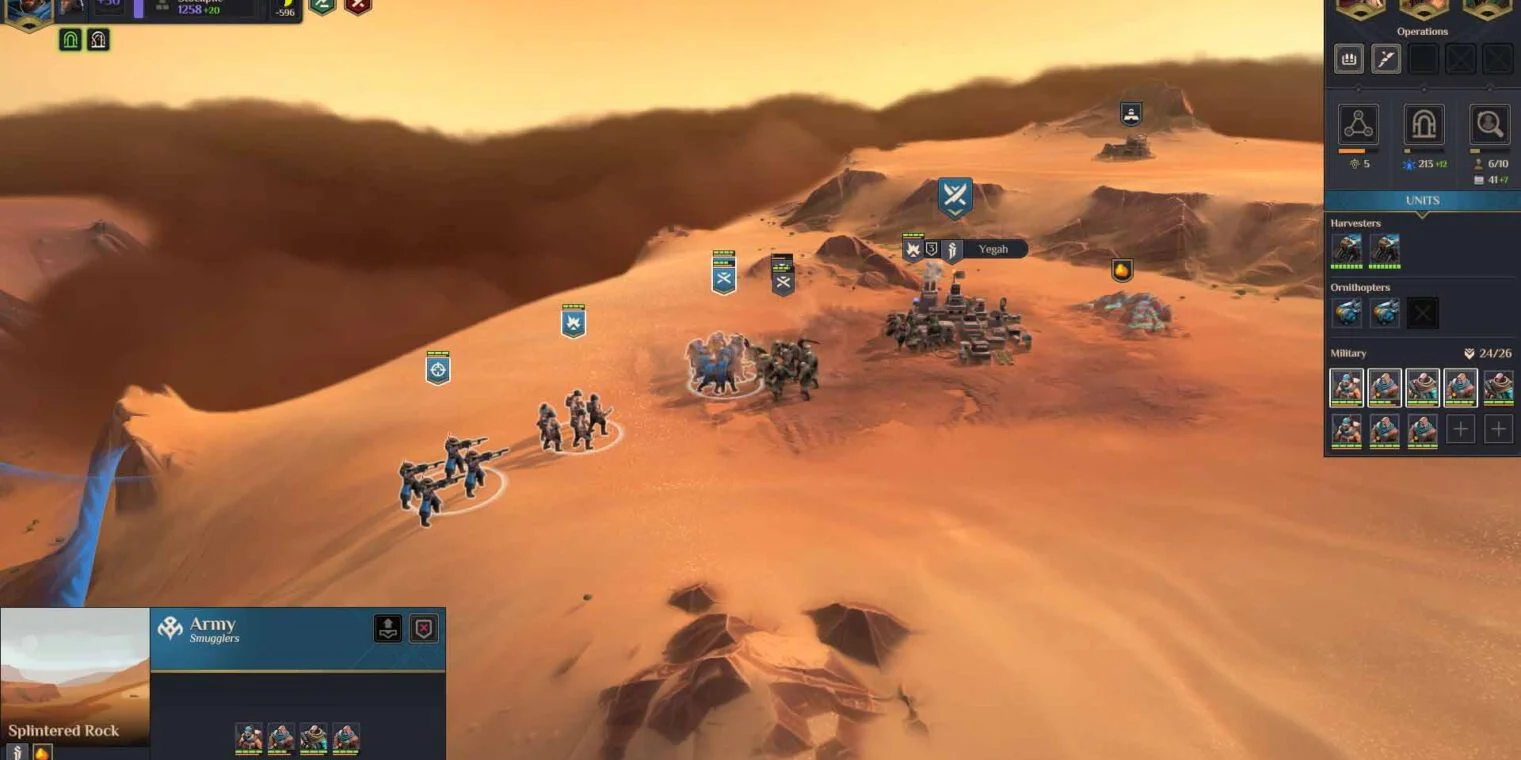This screenshot has width=1521, height=760.
Task: Activate the missile strike Operations icon
Action: coord(1385,59)
